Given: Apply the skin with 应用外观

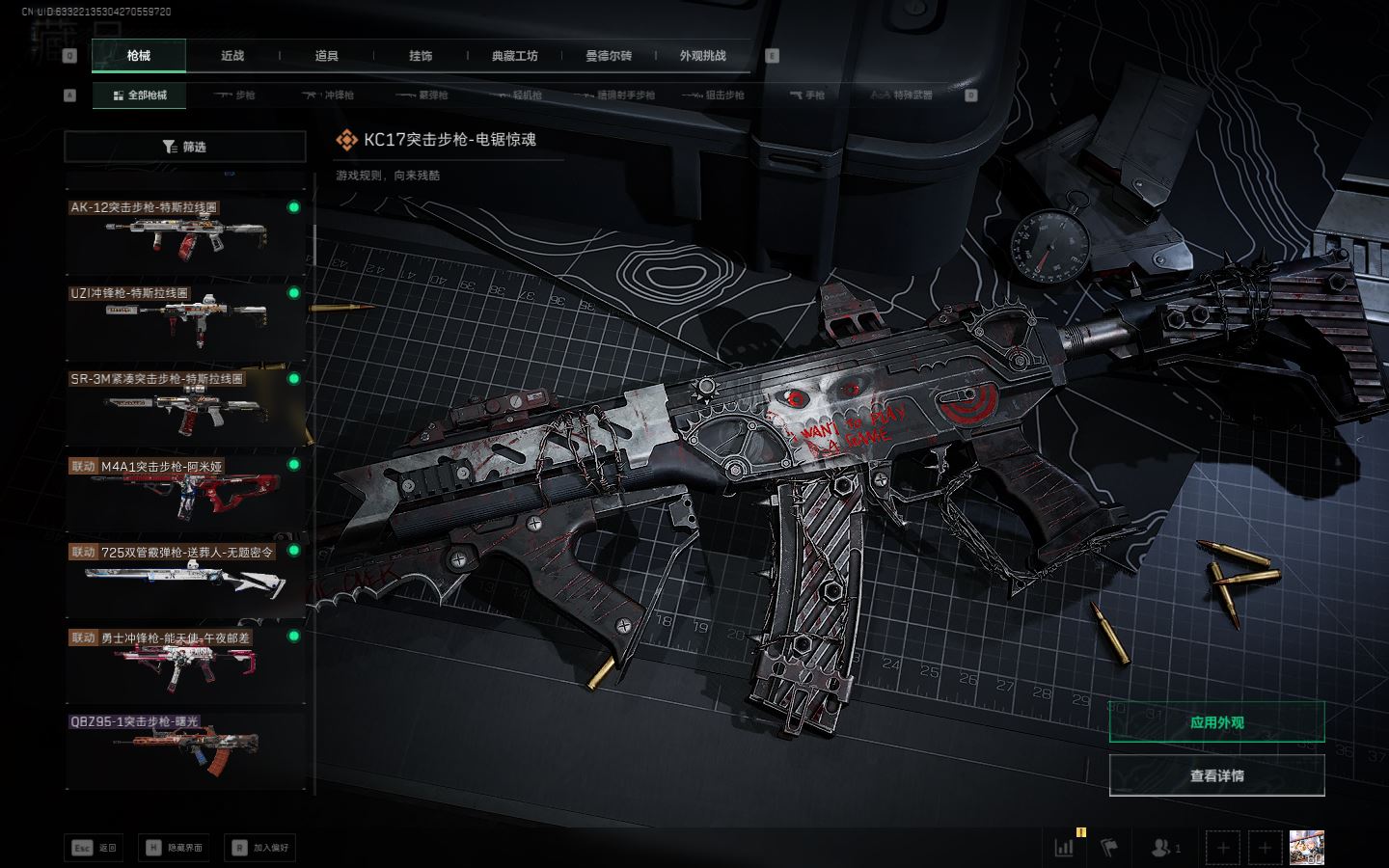Looking at the screenshot, I should tap(1216, 722).
